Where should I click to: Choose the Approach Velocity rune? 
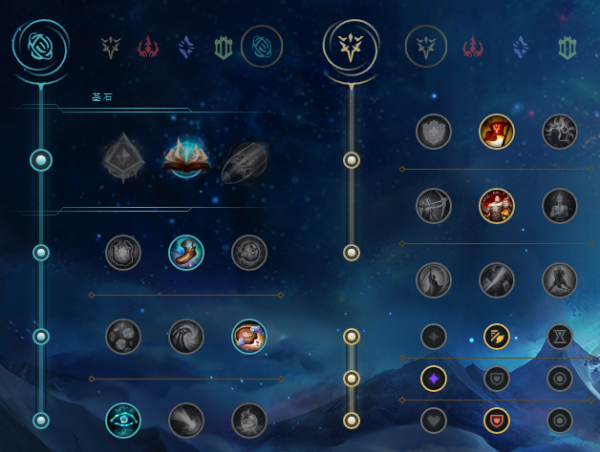pyautogui.click(x=186, y=420)
